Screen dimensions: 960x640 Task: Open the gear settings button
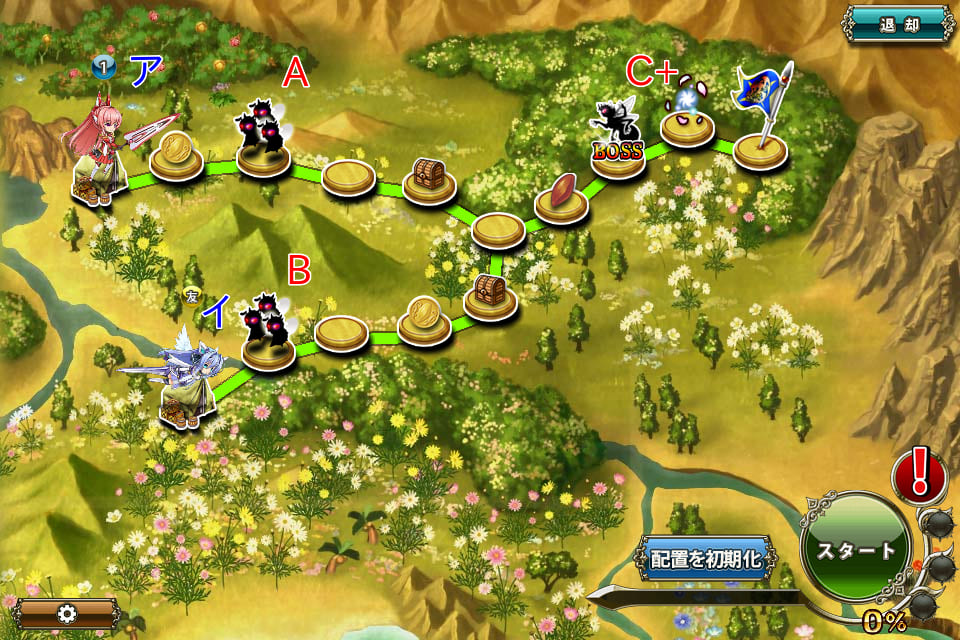68,612
